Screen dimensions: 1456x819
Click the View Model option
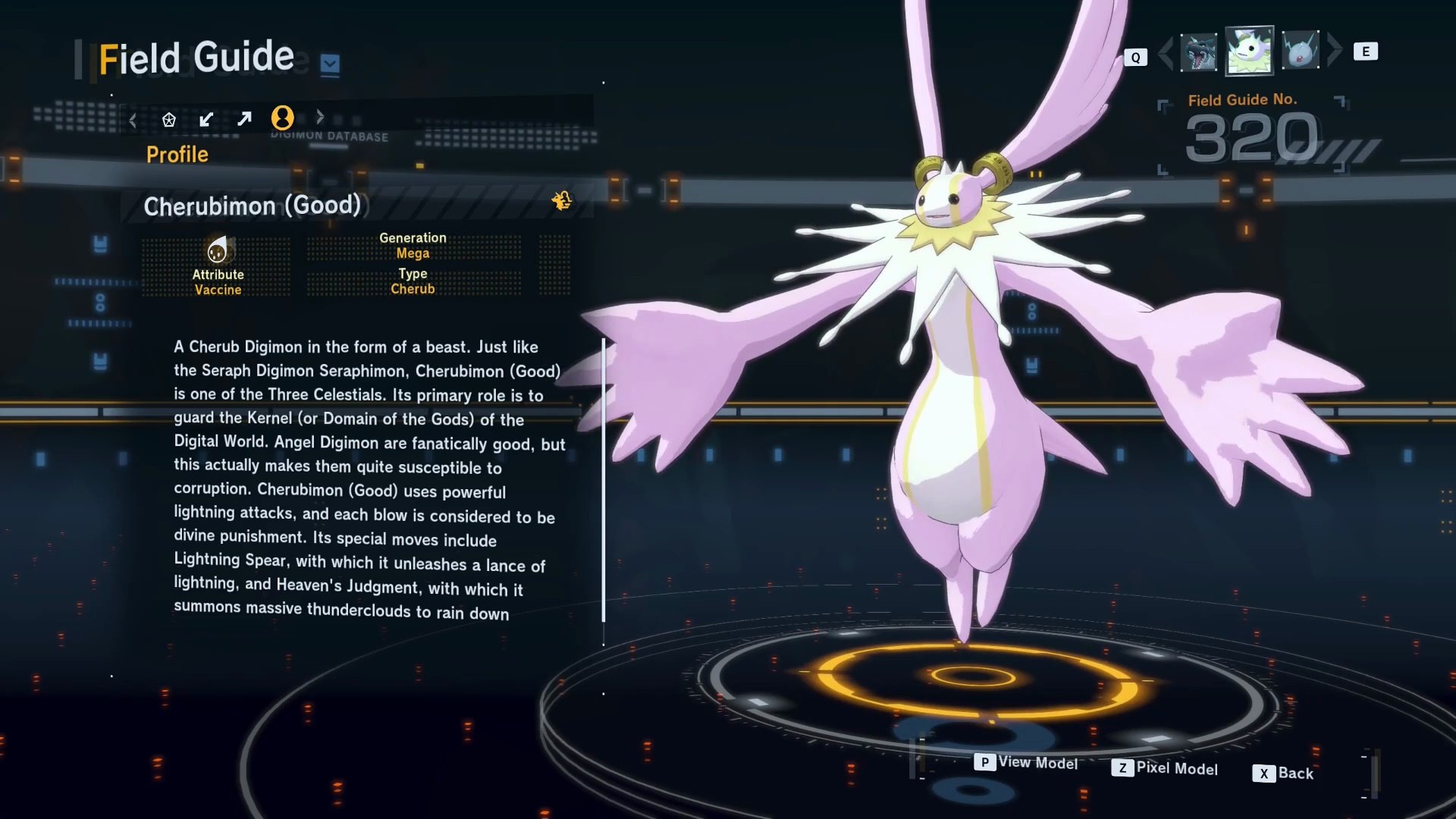1027,762
